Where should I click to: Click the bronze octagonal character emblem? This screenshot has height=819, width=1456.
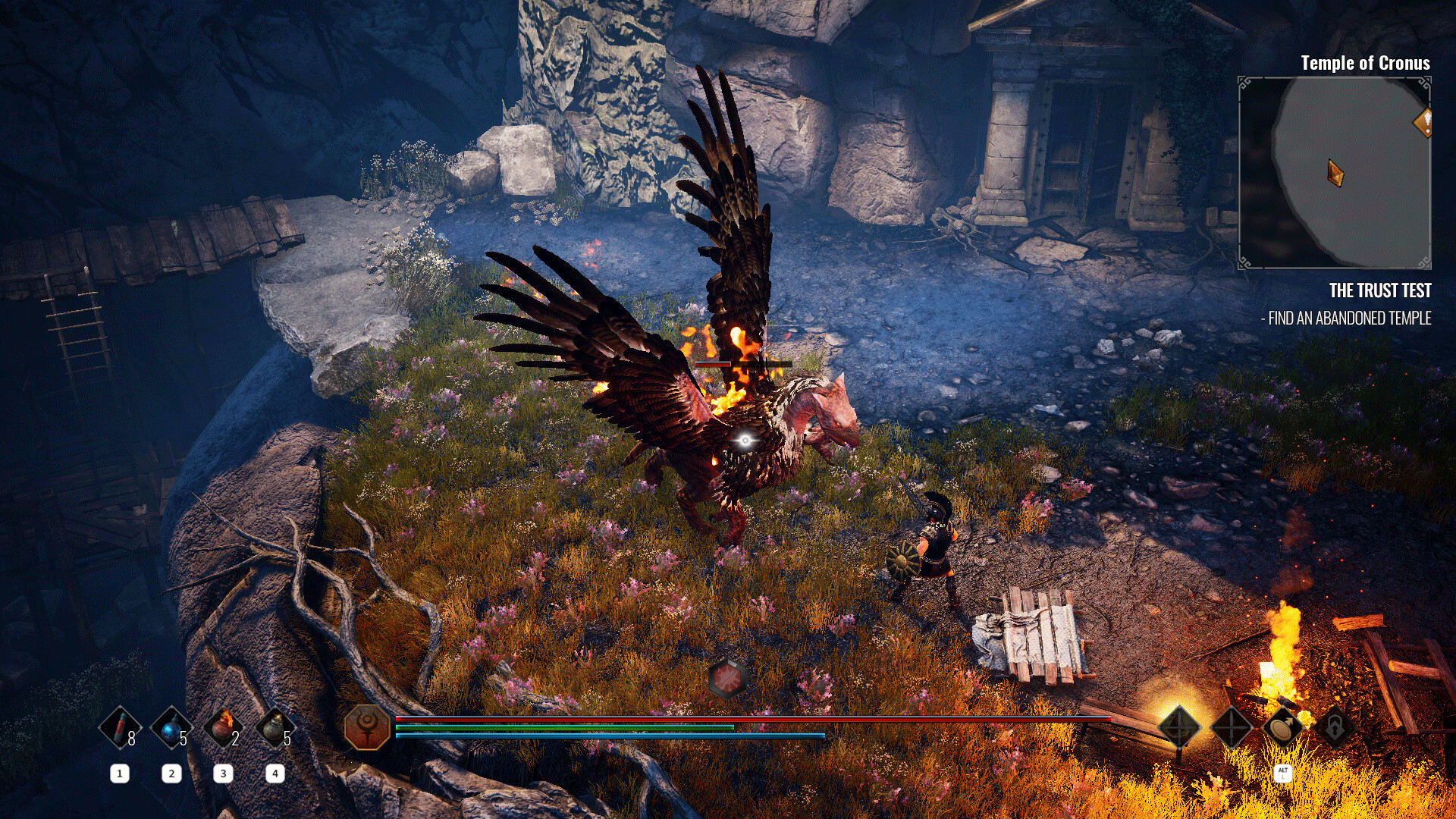(x=367, y=726)
